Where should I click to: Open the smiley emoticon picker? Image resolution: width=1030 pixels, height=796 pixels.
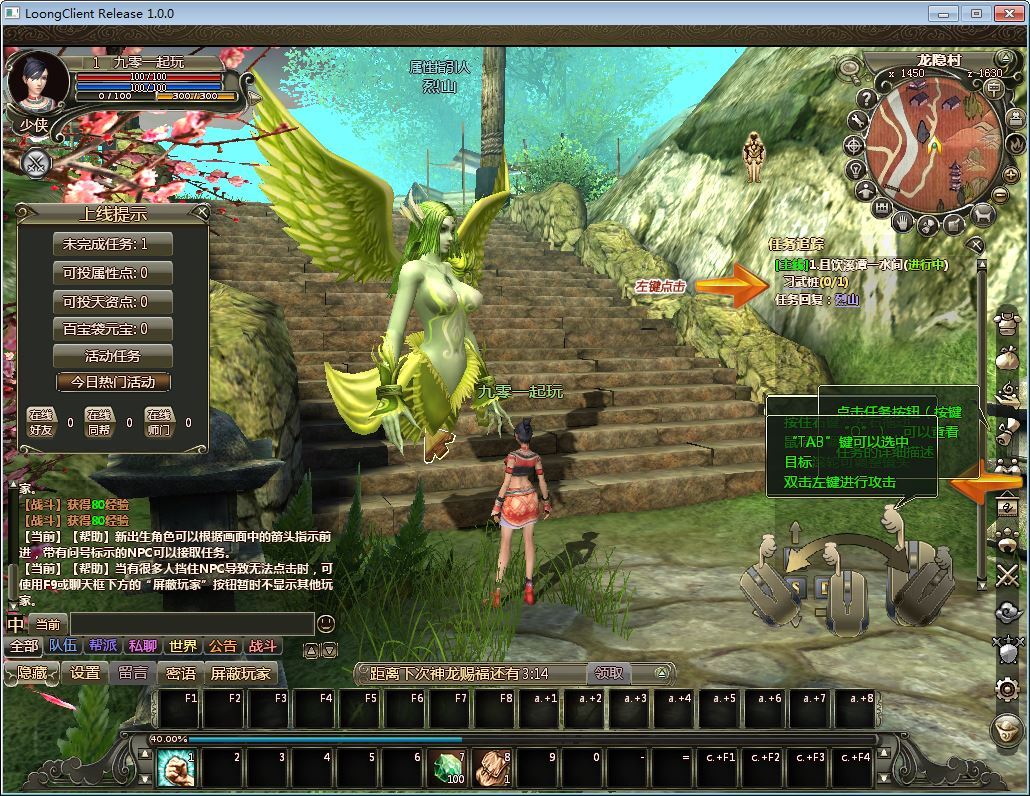(326, 623)
